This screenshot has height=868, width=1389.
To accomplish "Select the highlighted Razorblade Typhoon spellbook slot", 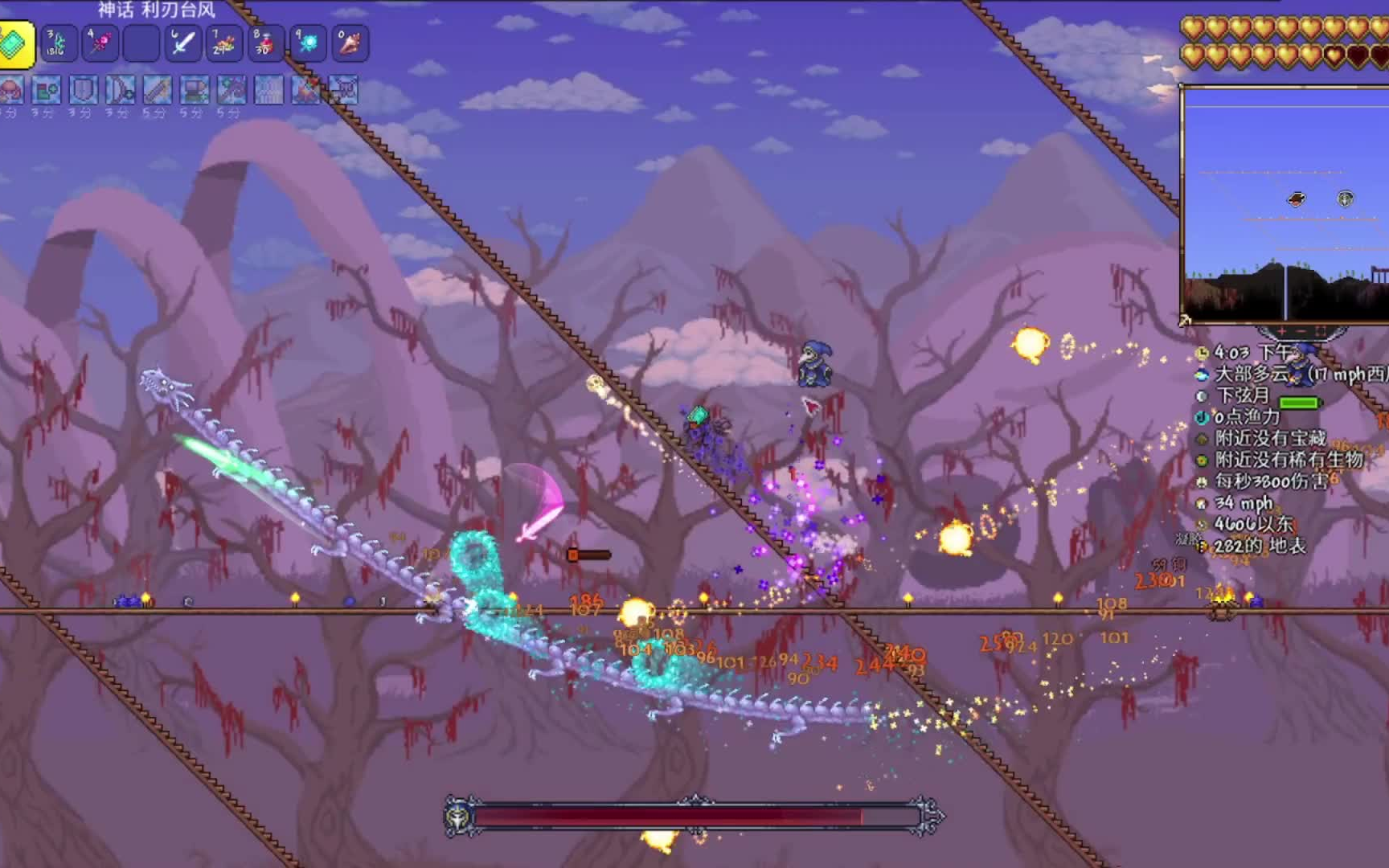I will click(15, 44).
